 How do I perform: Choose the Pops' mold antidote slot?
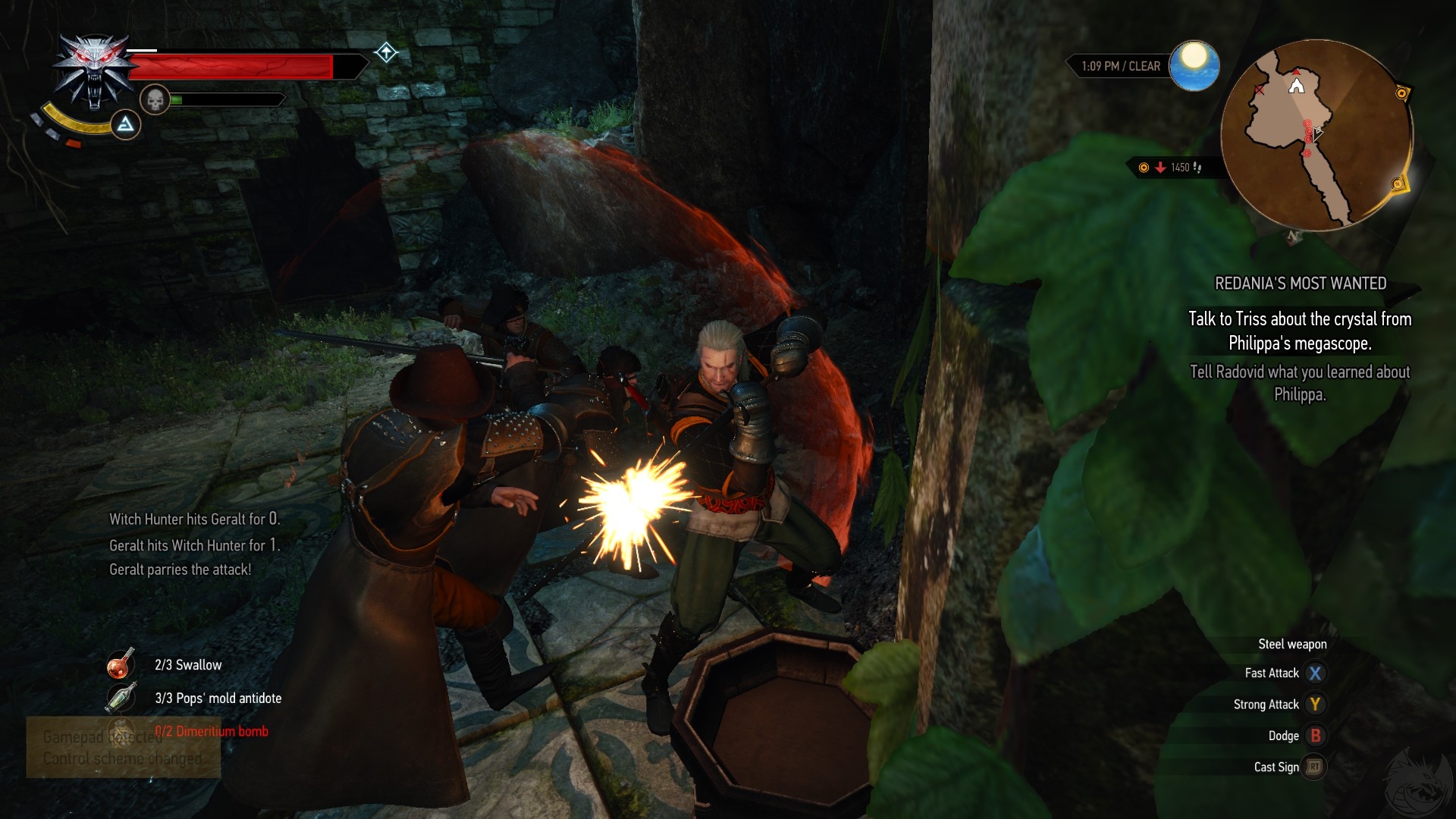121,698
